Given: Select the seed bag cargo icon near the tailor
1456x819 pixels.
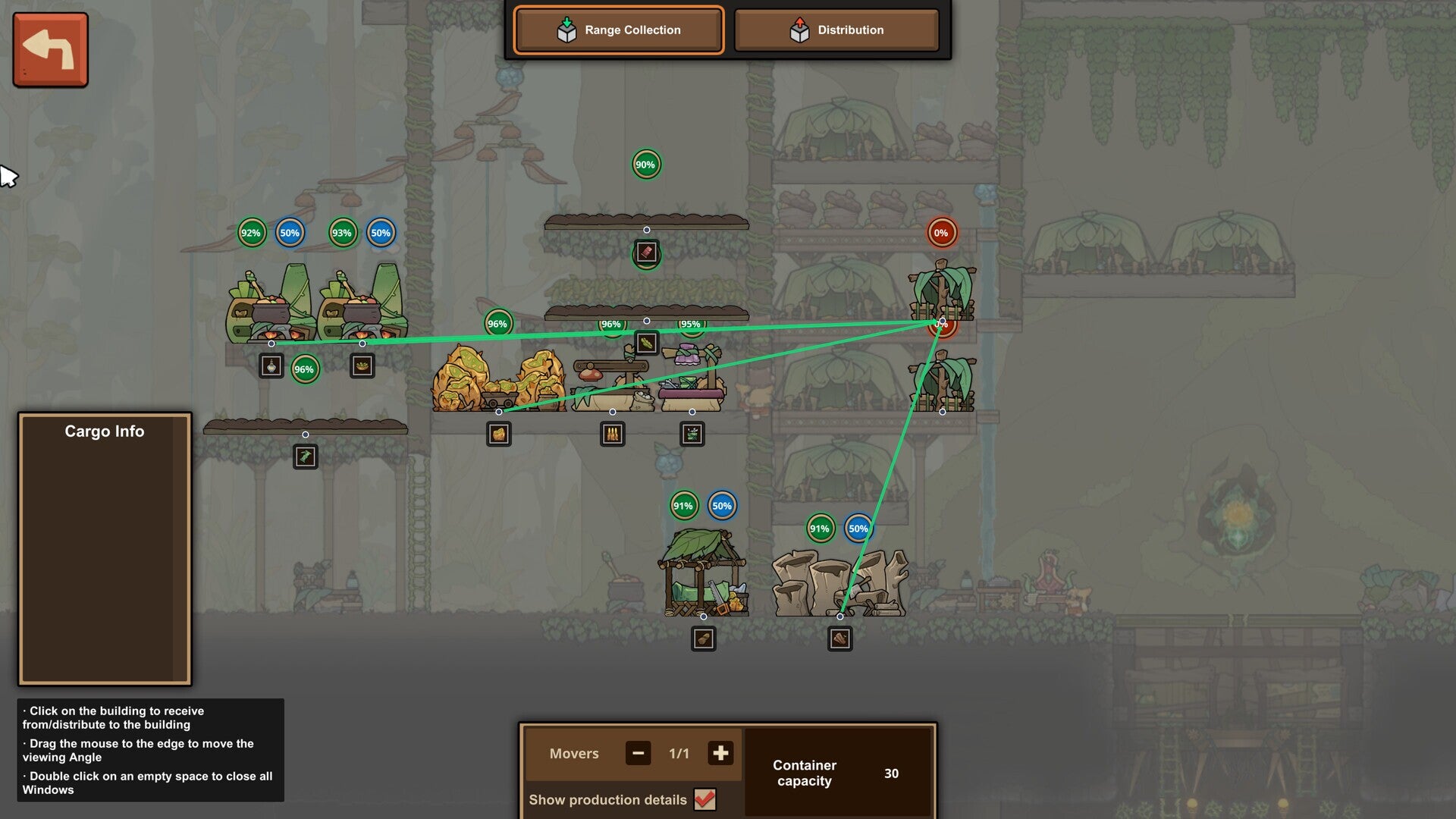Looking at the screenshot, I should (692, 434).
